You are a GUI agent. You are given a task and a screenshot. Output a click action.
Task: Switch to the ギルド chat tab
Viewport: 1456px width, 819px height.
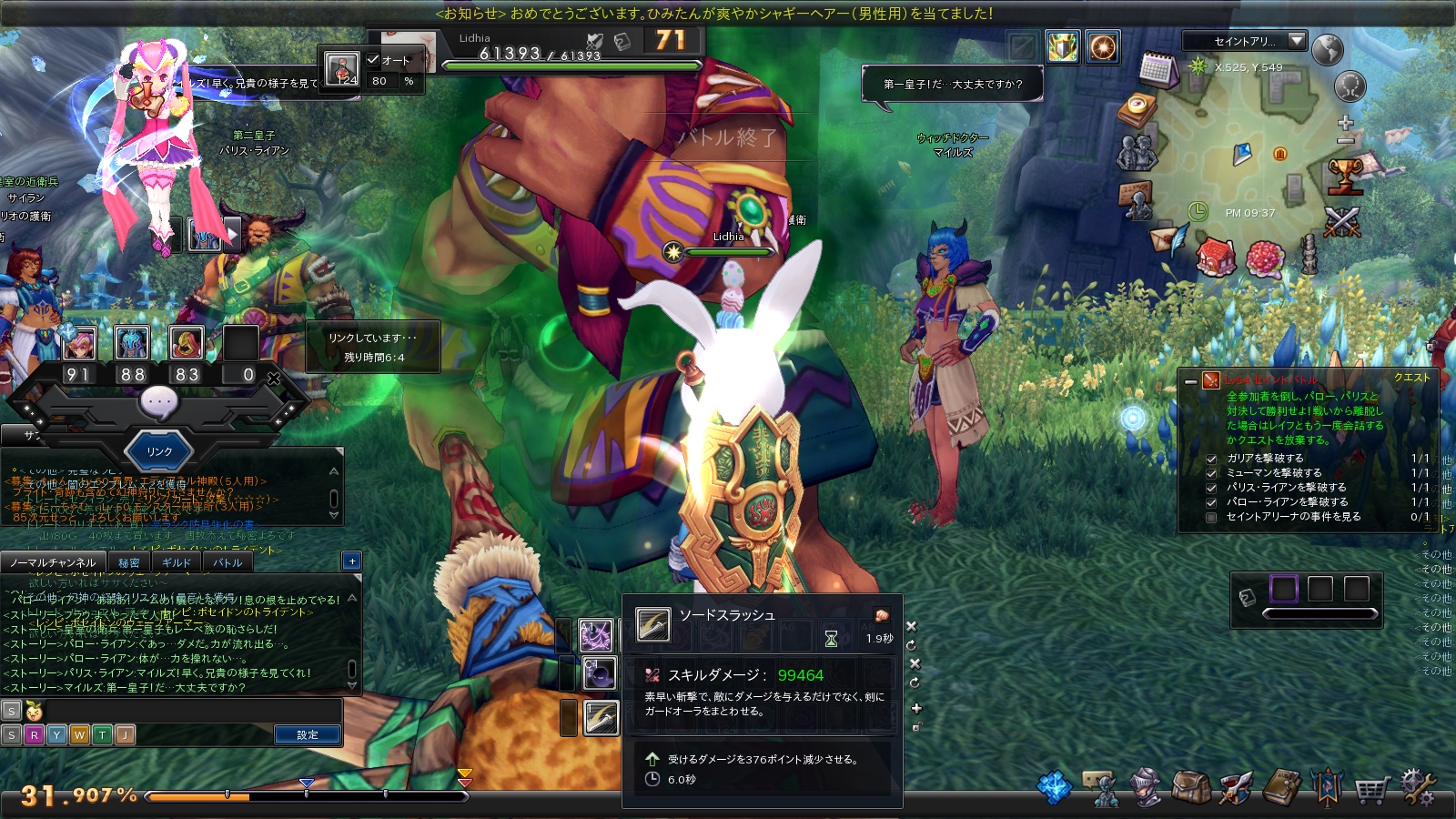[177, 562]
